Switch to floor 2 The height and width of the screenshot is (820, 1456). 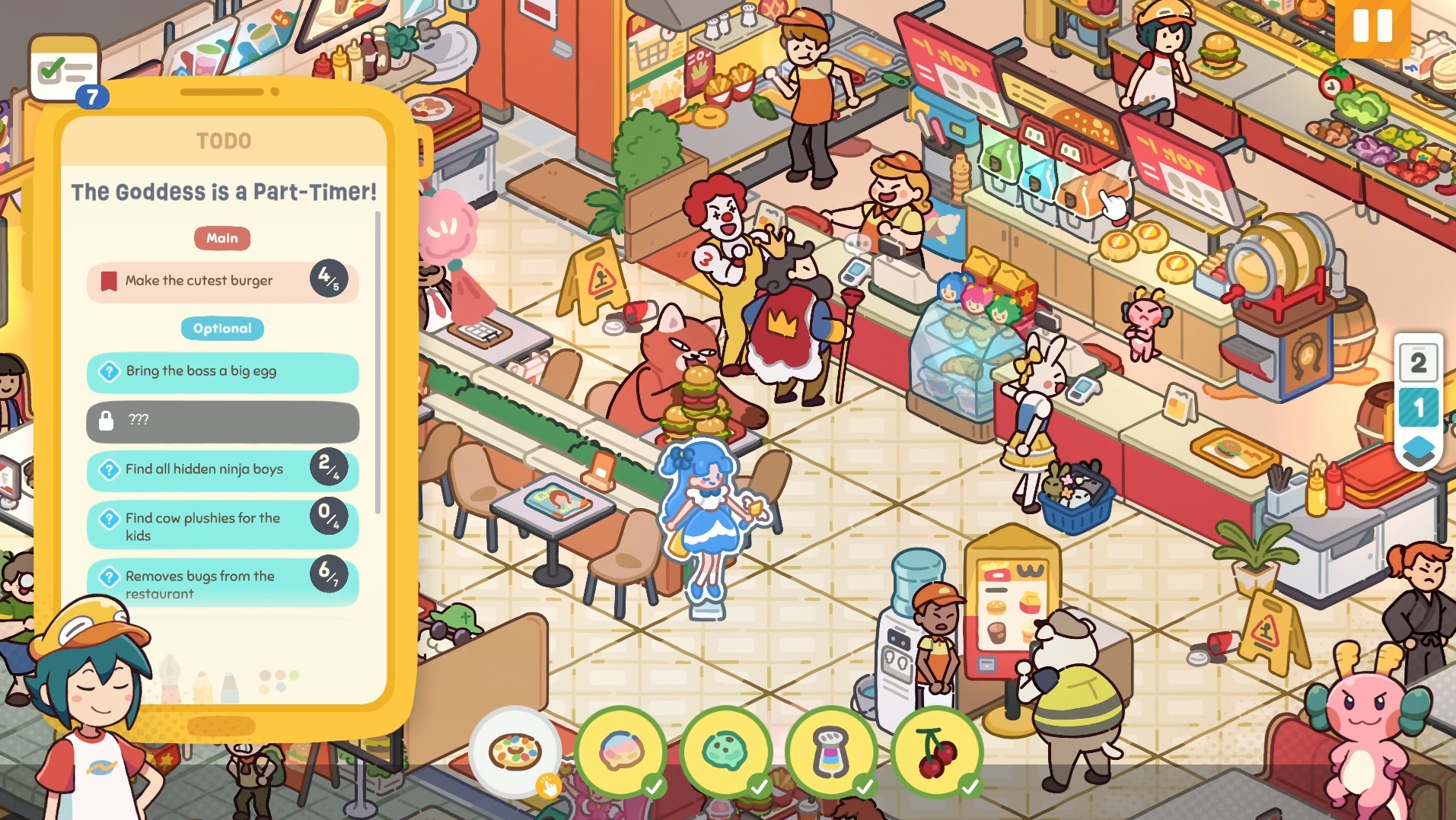[1418, 362]
